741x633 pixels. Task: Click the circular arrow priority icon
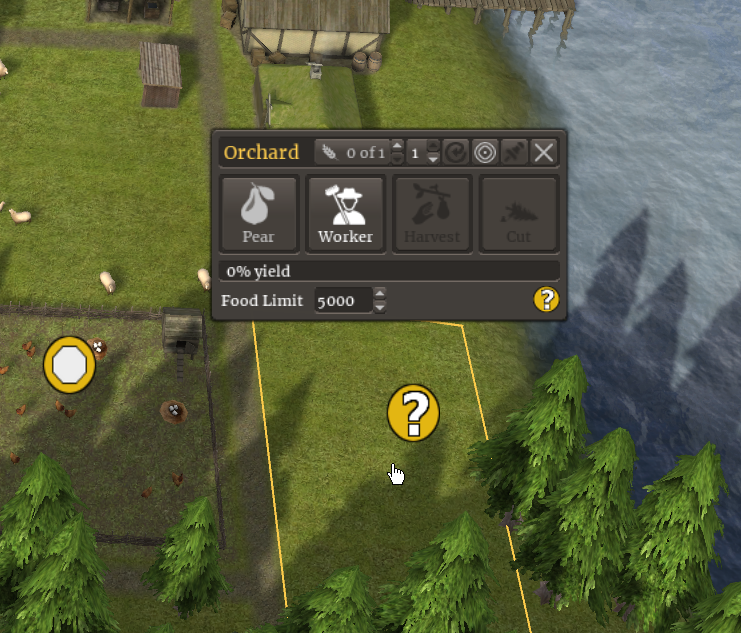[456, 152]
